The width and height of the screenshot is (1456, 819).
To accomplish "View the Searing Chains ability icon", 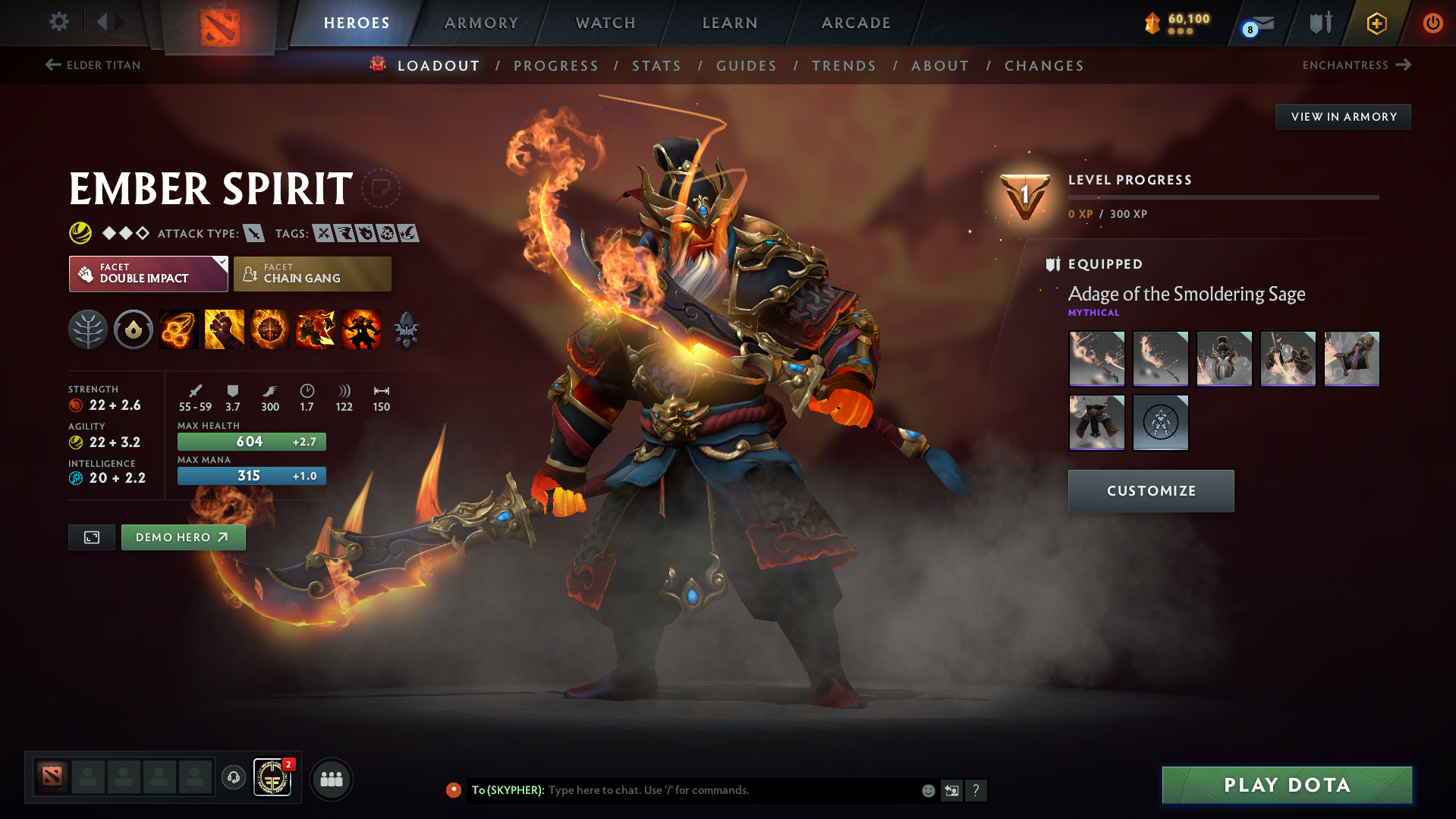I will click(178, 329).
